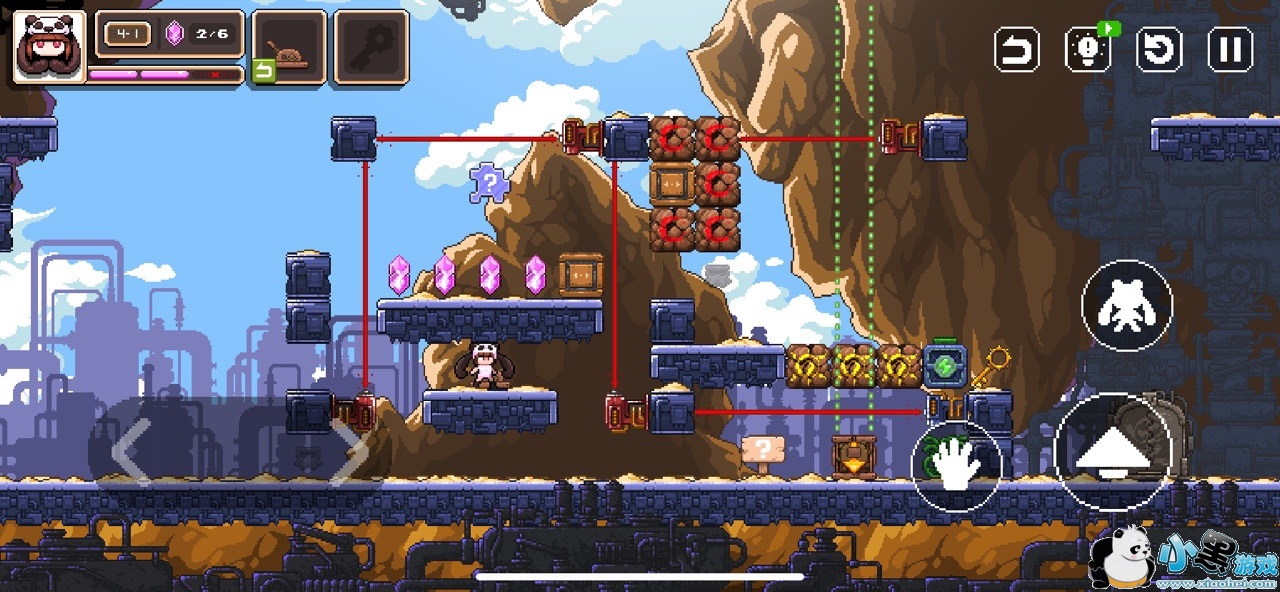Screen dimensions: 1280x592
Task: Select the brown hat item slot
Action: [289, 47]
